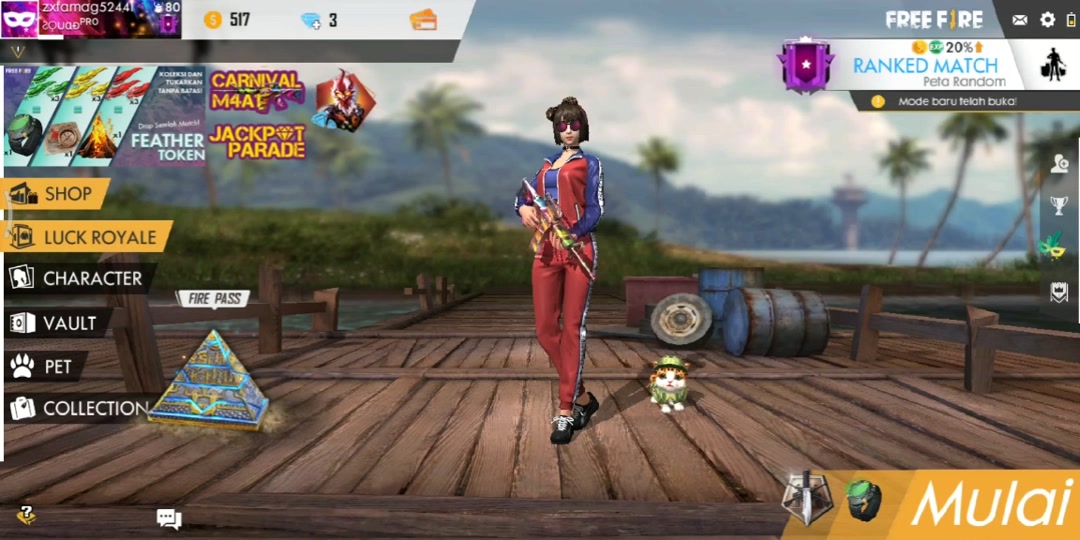Open the add friends icon

pyautogui.click(x=1059, y=165)
